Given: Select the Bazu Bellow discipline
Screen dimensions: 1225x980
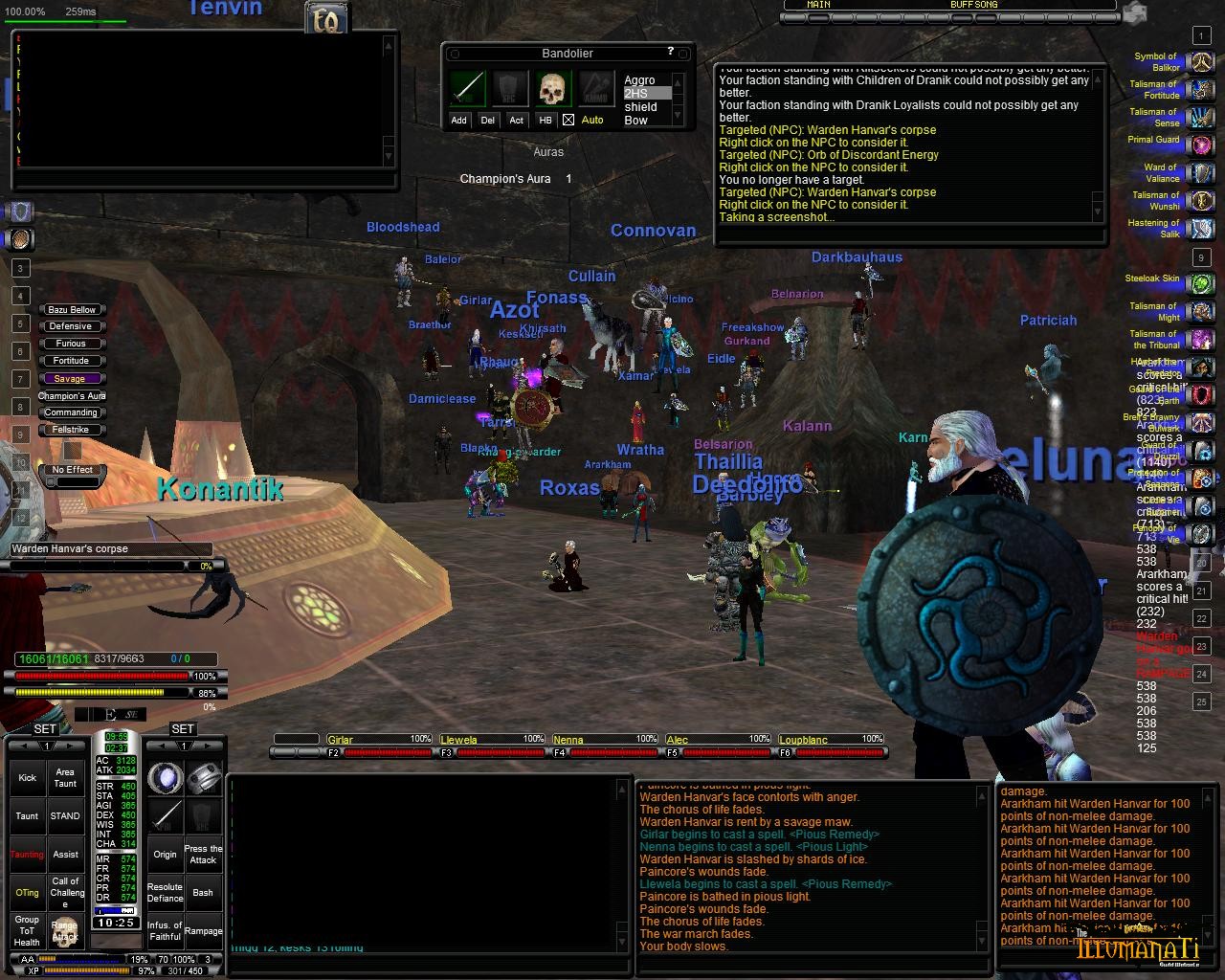Looking at the screenshot, I should 72,309.
